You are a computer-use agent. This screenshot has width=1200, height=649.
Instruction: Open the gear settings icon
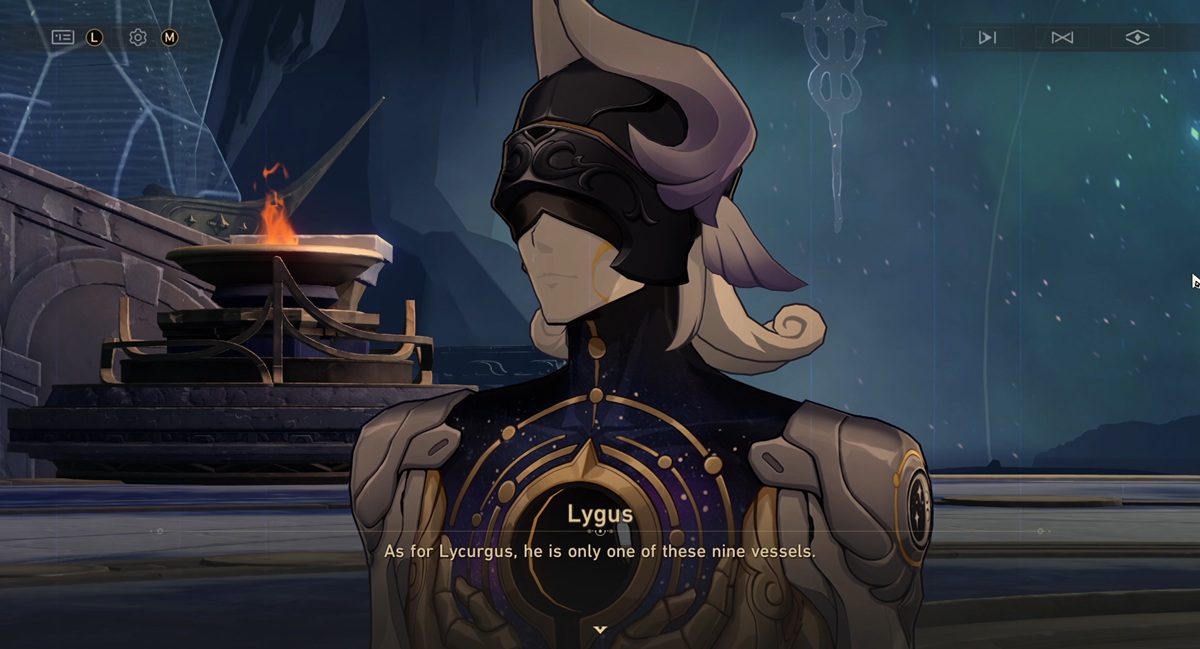coord(138,37)
